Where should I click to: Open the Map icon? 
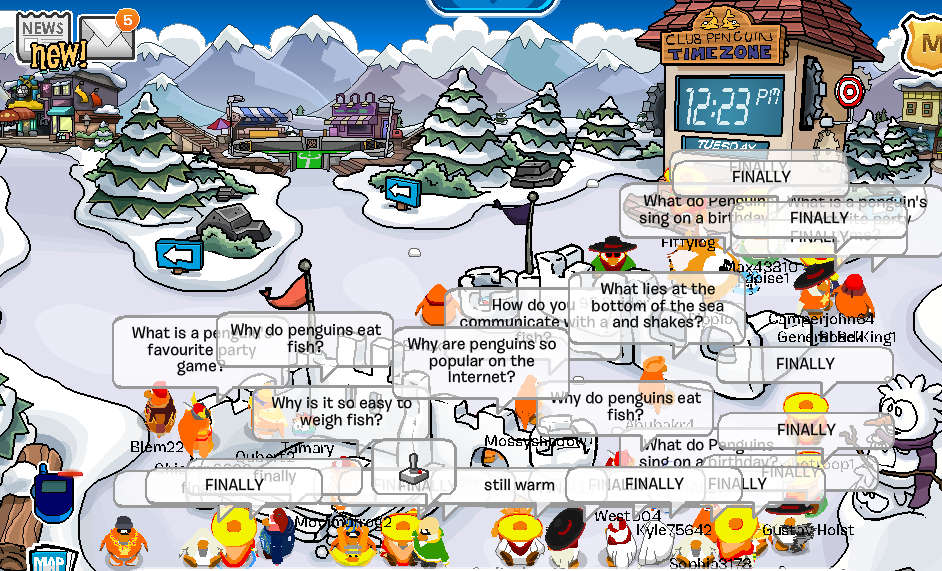click(48, 560)
